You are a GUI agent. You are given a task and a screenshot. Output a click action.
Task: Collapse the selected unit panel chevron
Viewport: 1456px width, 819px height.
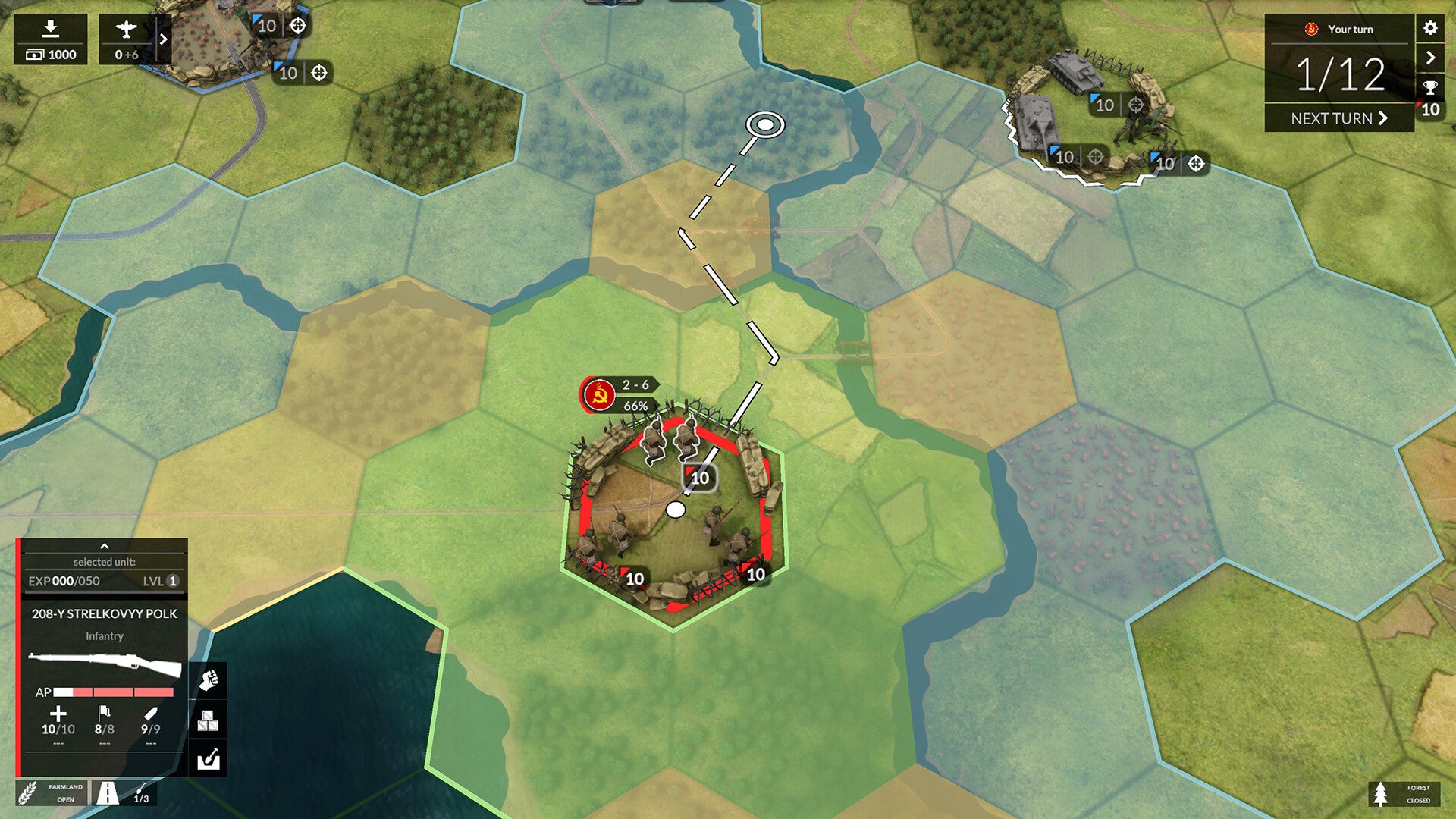tap(105, 546)
